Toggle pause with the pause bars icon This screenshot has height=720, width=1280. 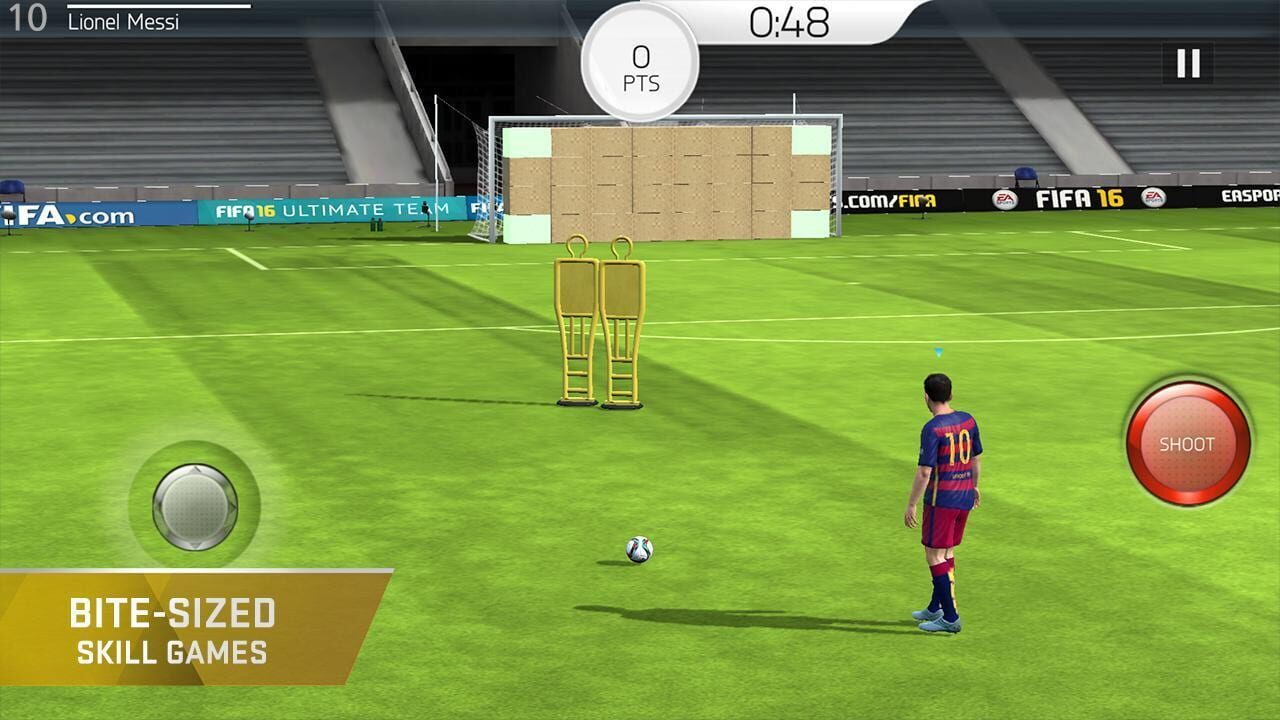point(1186,63)
